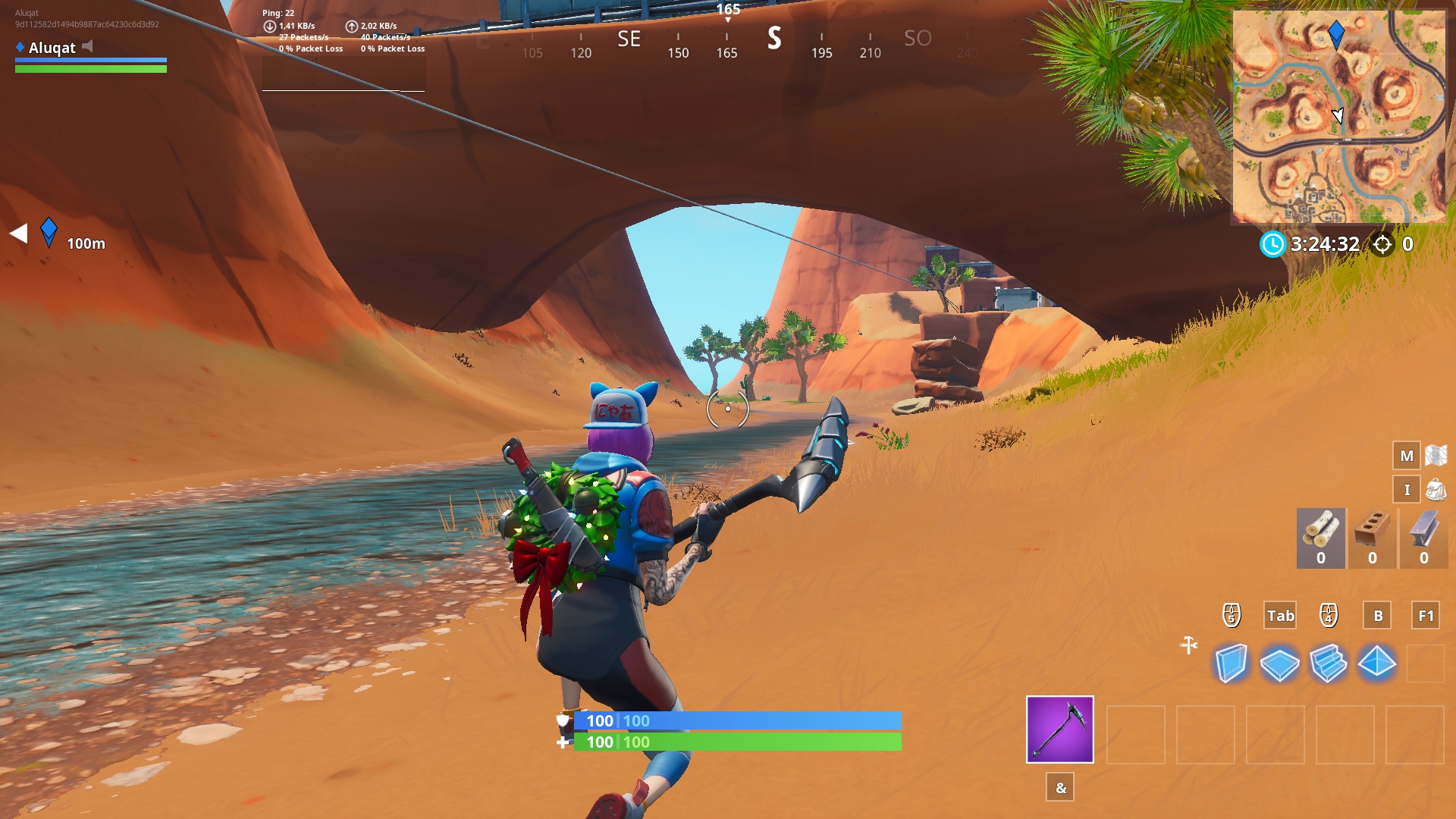The height and width of the screenshot is (819, 1456).
Task: Select the pickaxe hotbar slot
Action: point(1059,730)
